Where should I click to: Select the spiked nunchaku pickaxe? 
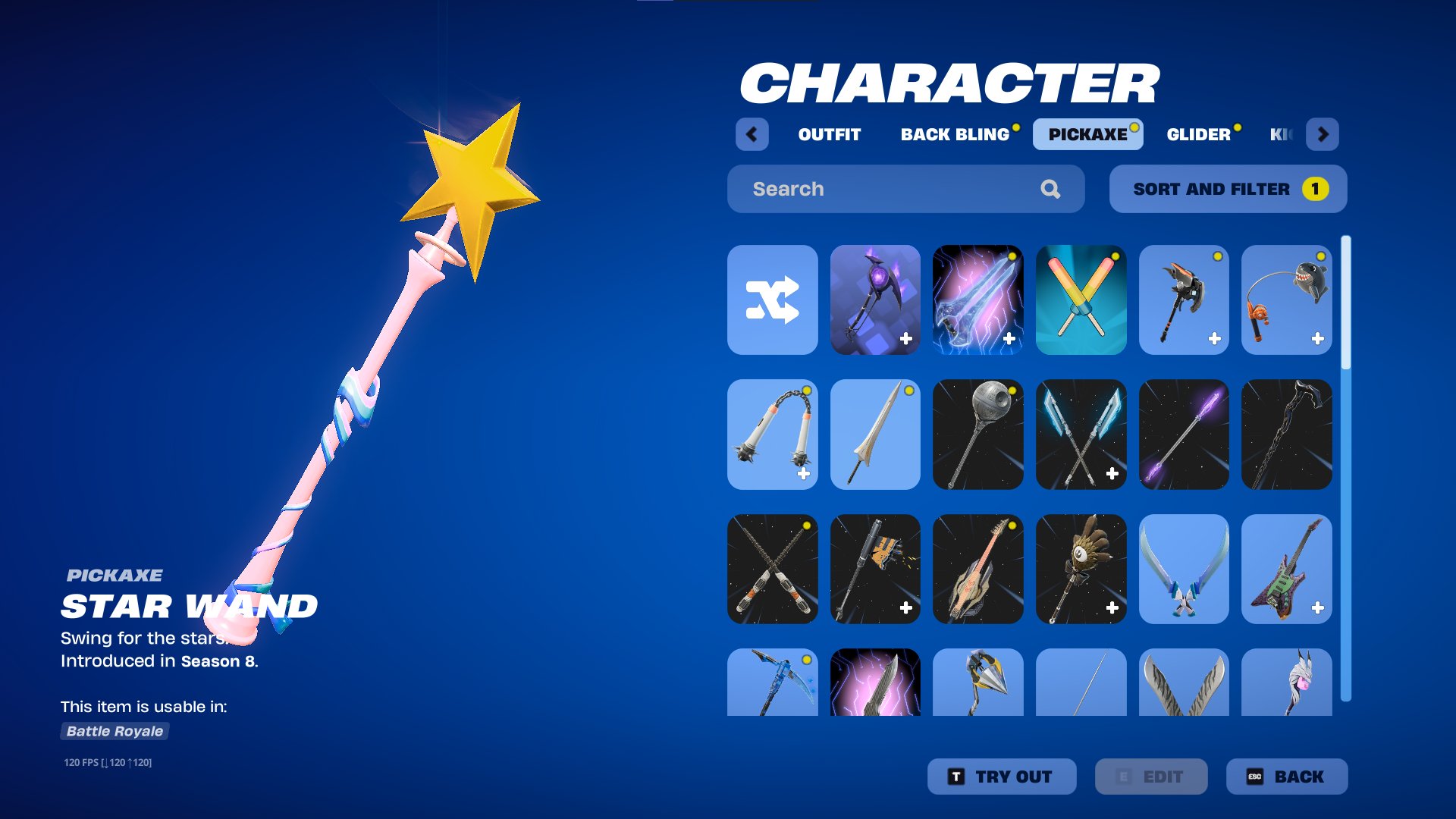tap(772, 434)
